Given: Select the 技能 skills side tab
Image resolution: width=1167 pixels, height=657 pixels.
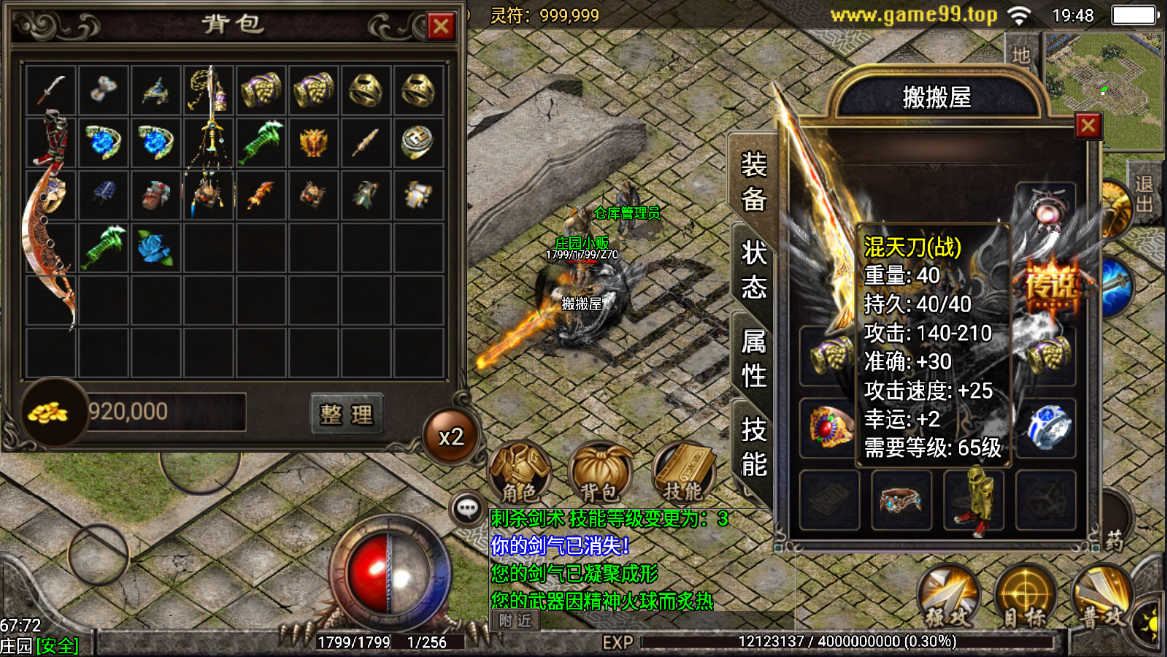Looking at the screenshot, I should tap(753, 445).
